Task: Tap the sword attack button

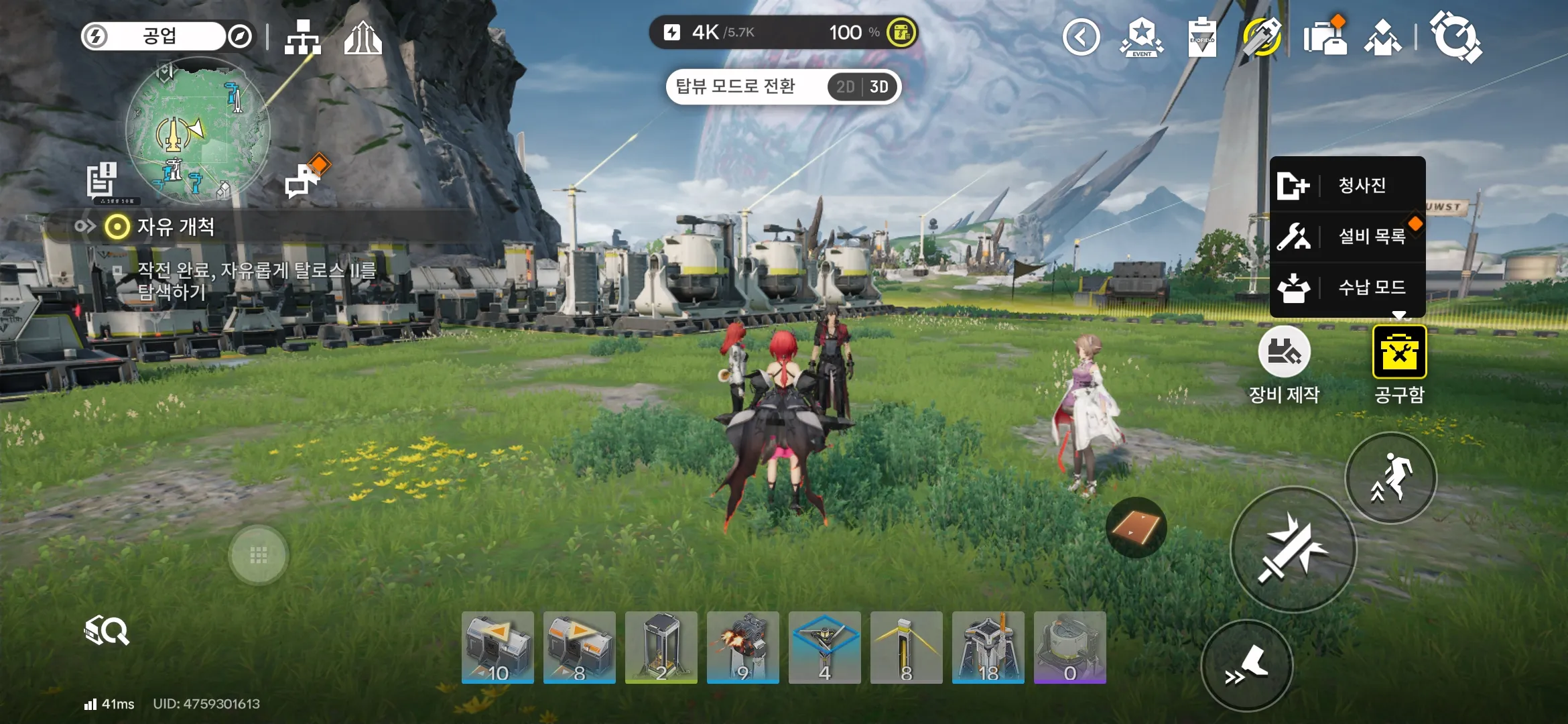Action: click(1293, 550)
